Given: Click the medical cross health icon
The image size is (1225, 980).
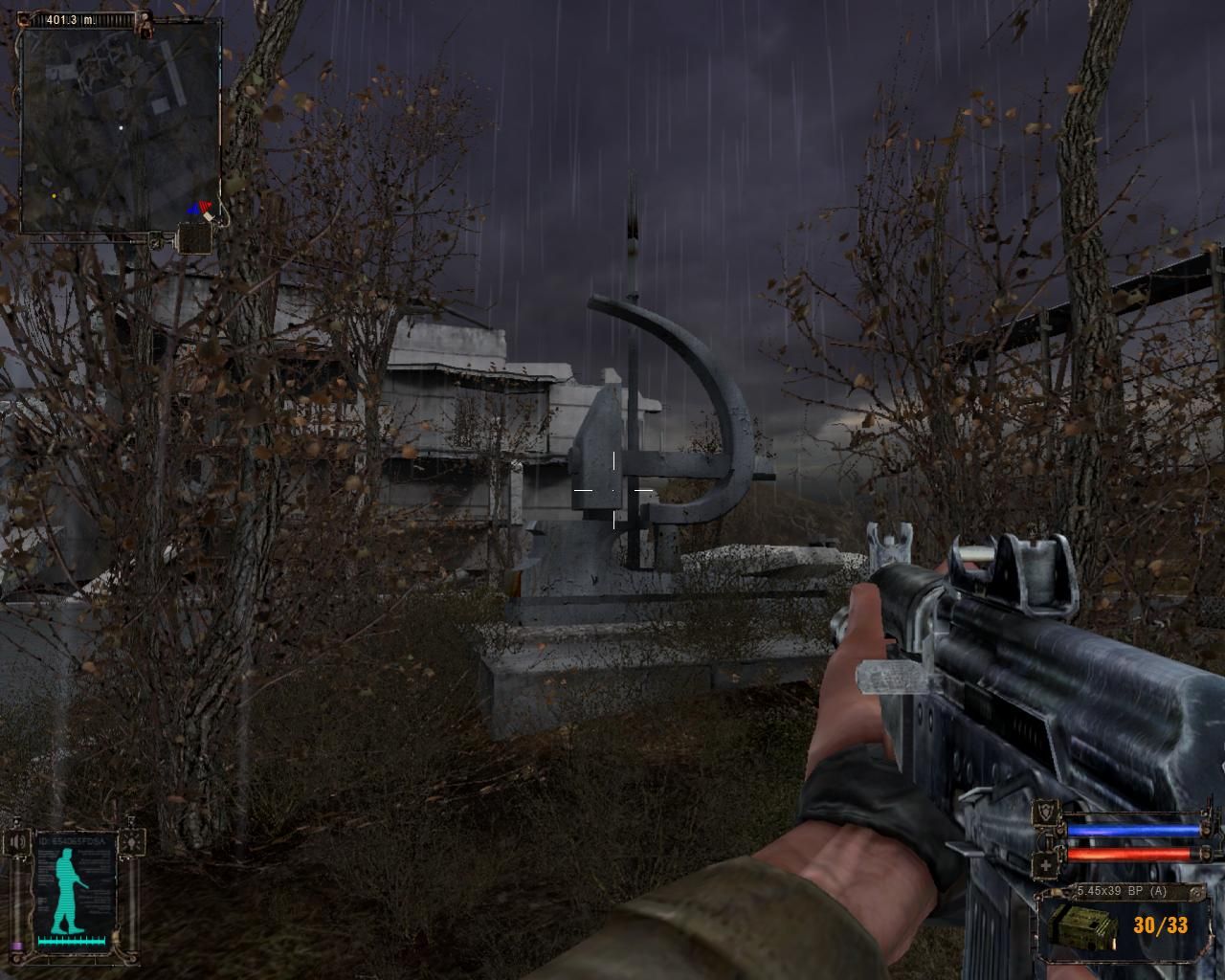Looking at the screenshot, I should click(x=1048, y=866).
